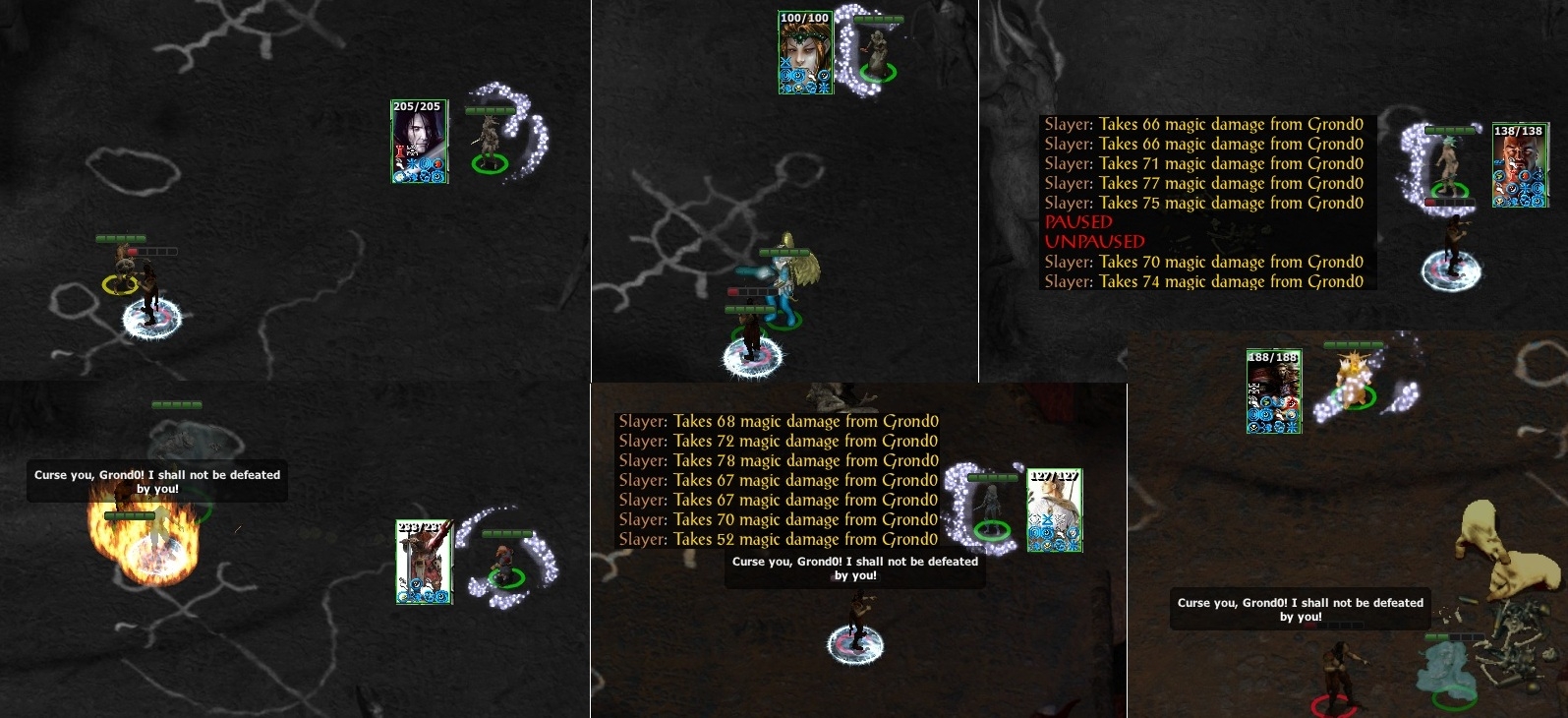Image resolution: width=1568 pixels, height=718 pixels.
Task: Click the Haste star icon on the 205/205 portrait
Action: (x=410, y=162)
